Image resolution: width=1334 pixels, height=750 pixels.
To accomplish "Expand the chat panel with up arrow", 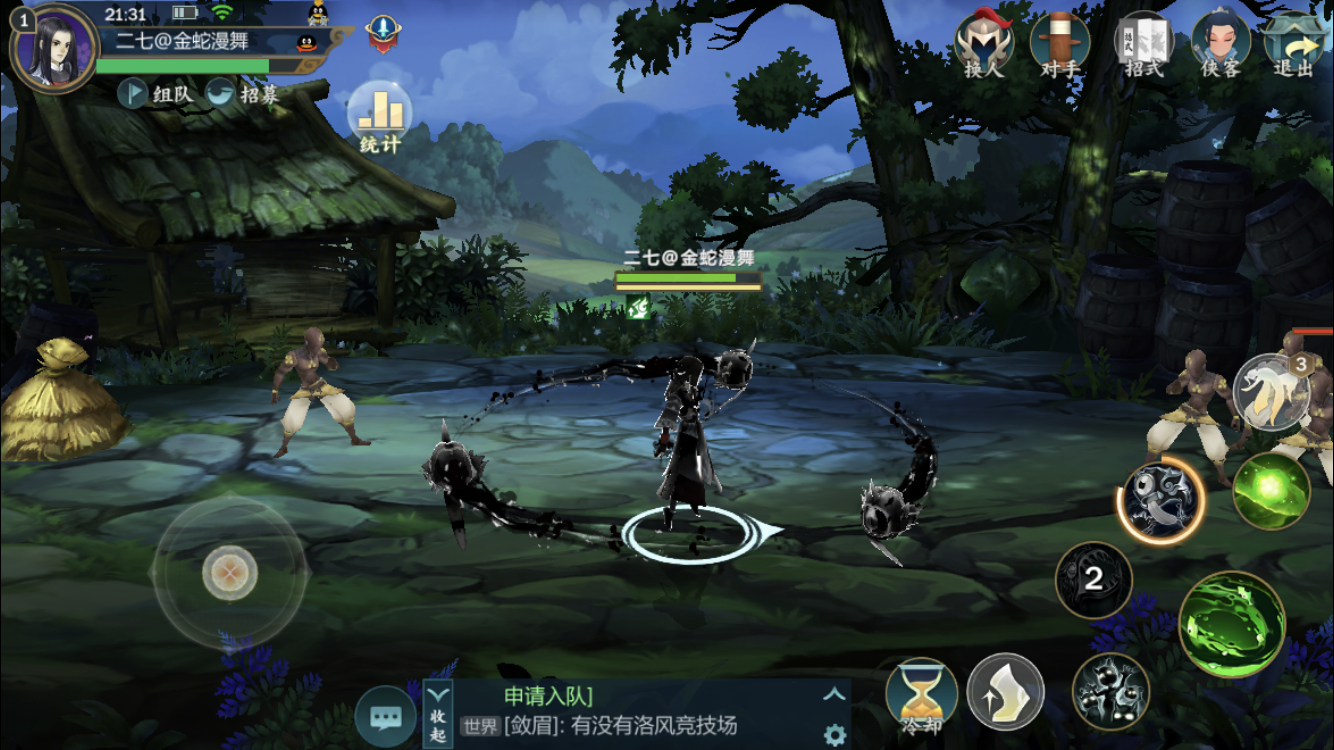I will coord(834,695).
